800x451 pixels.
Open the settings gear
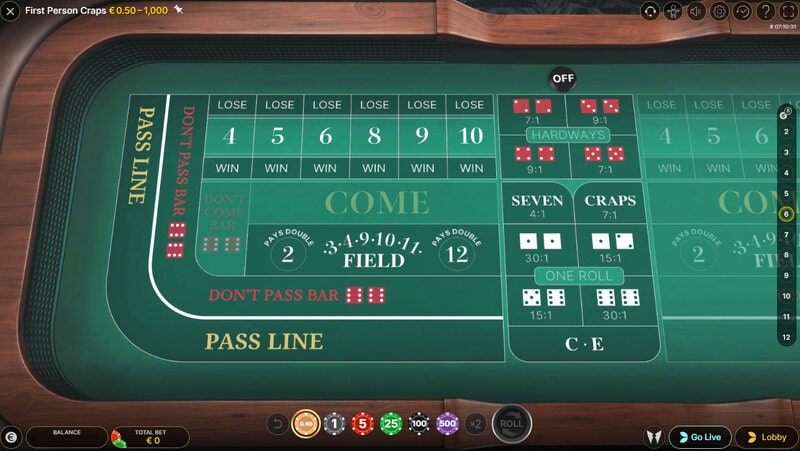719,12
